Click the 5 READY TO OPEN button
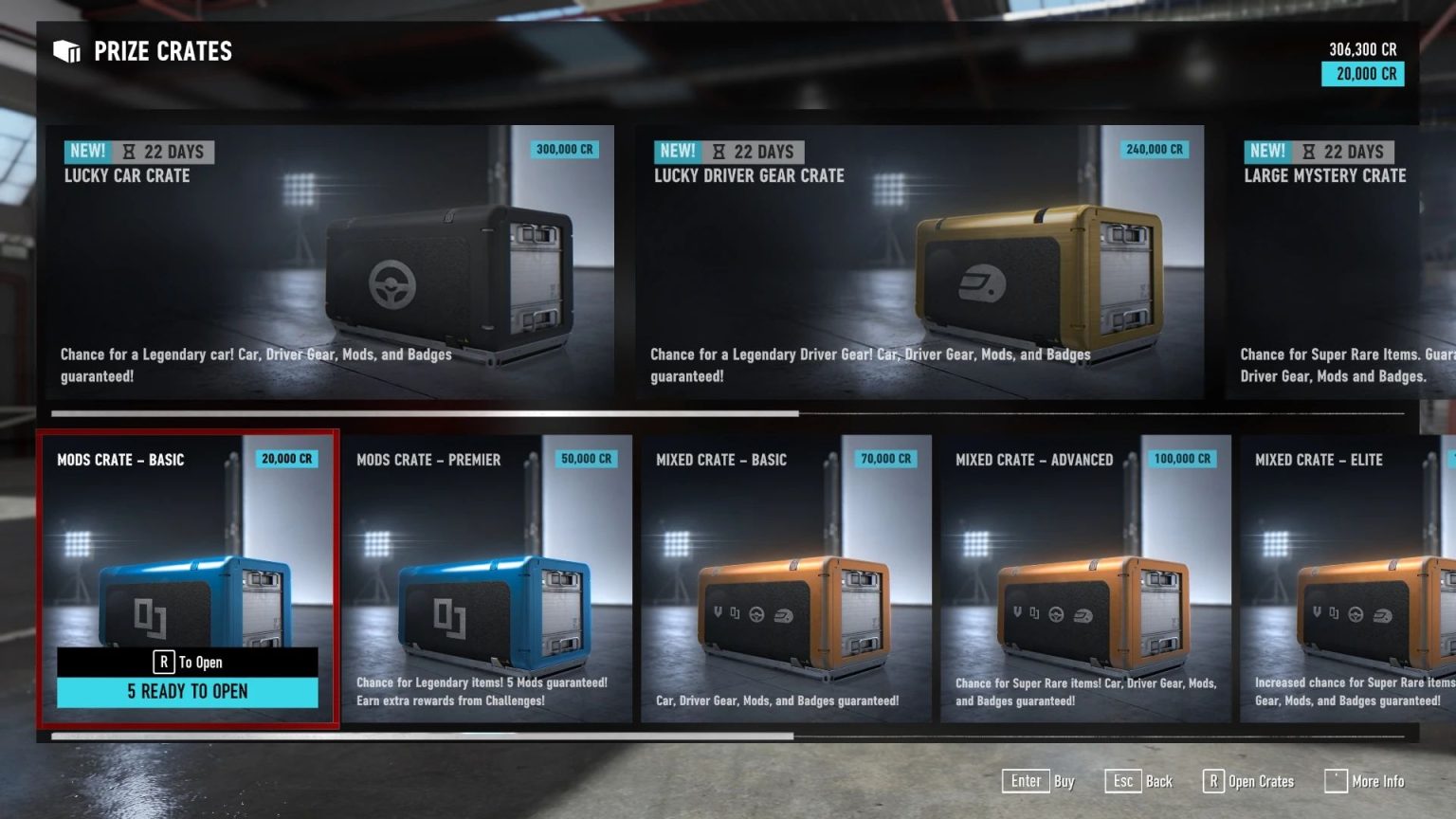Viewport: 1456px width, 819px height. 189,691
